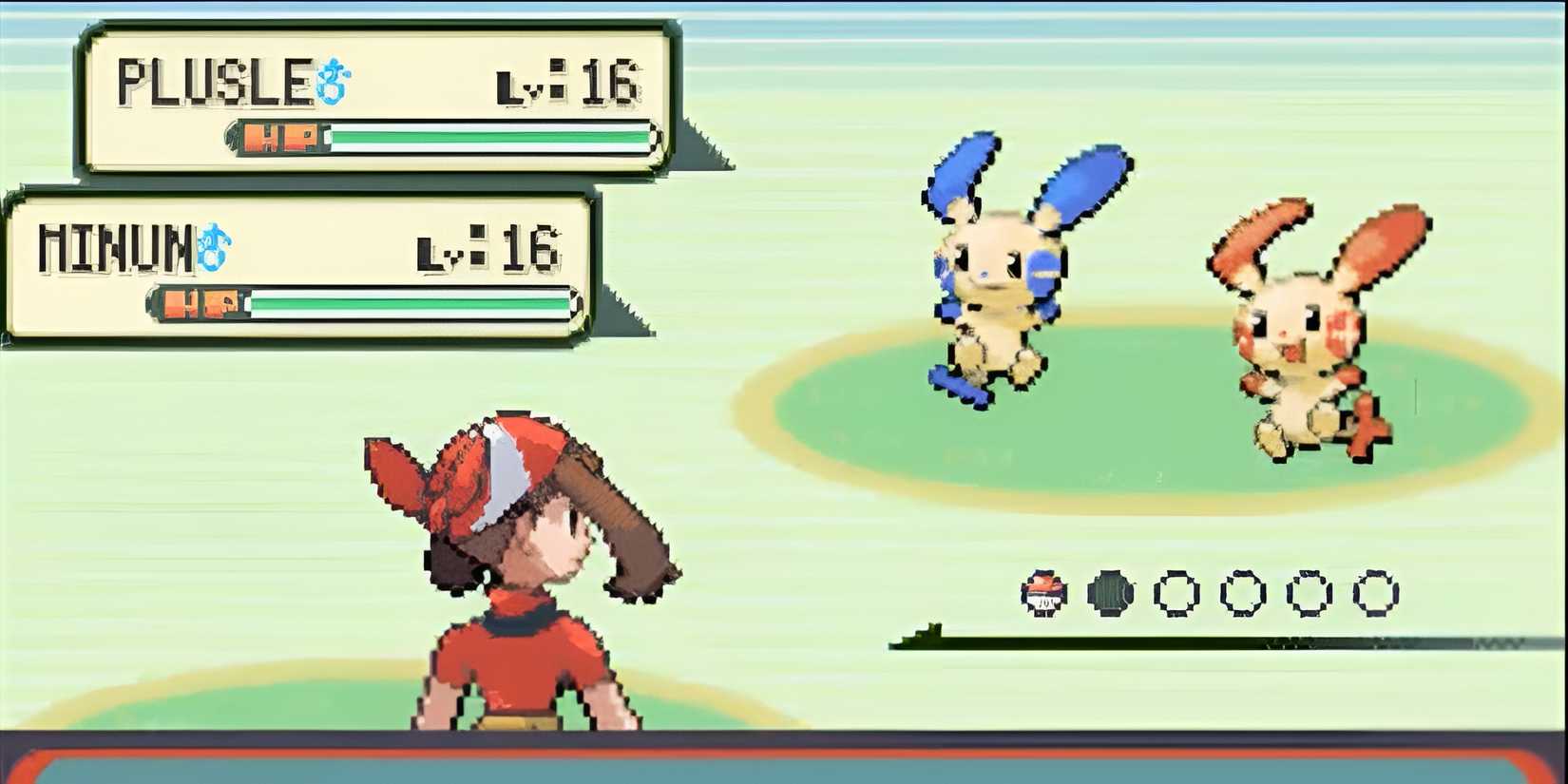This screenshot has height=784, width=1568.
Task: Select the filled second party ball indicator
Action: [x=1109, y=591]
